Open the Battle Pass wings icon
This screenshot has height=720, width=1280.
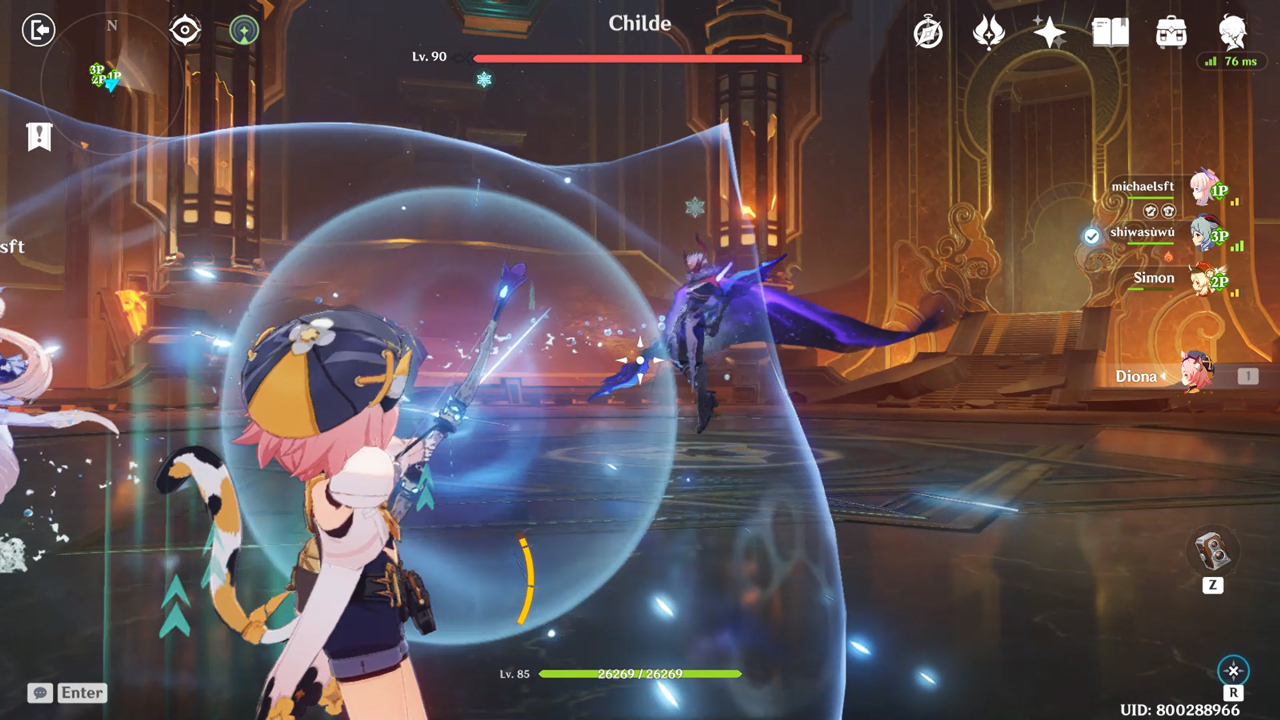pos(988,32)
